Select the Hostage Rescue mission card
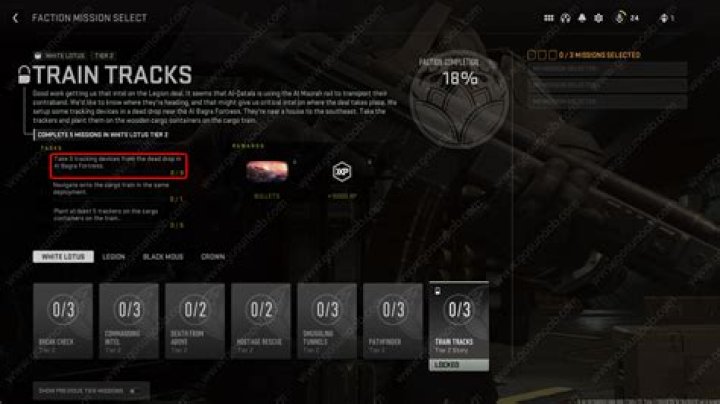 click(x=261, y=319)
